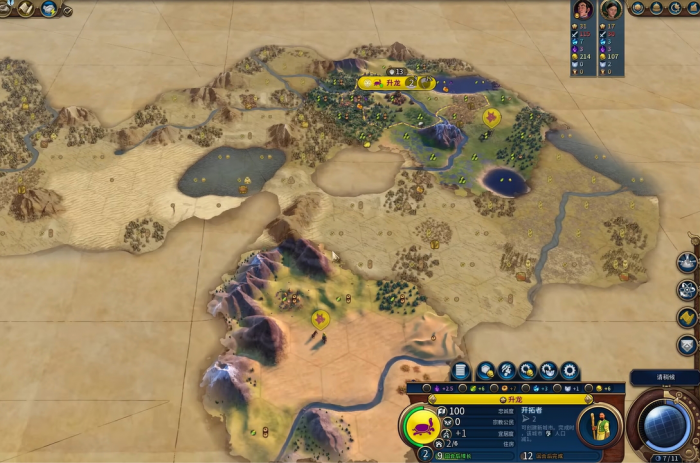
Task: Toggle the purple culture yield focus
Action: (439, 387)
